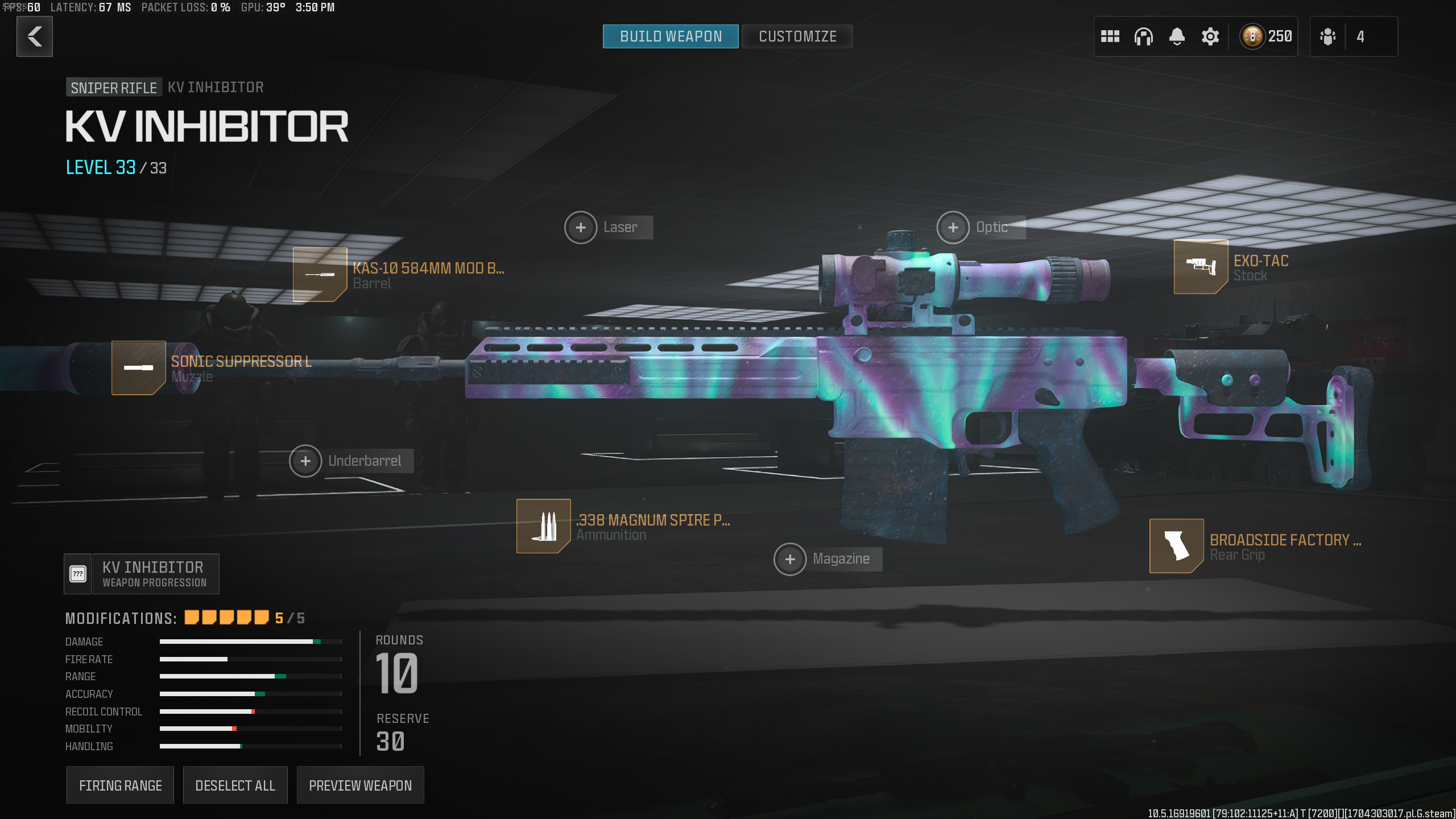Enter the Firing Range
1456x819 pixels.
click(120, 785)
